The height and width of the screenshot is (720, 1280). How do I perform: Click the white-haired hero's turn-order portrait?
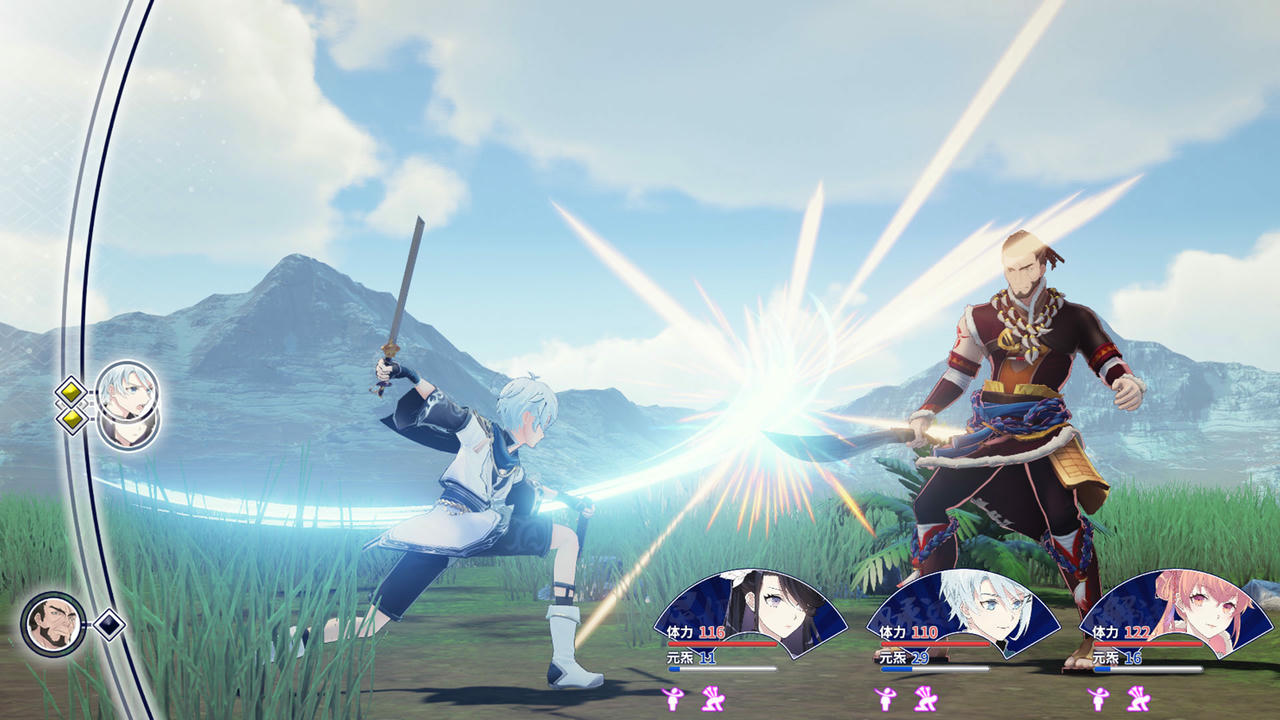[x=128, y=390]
